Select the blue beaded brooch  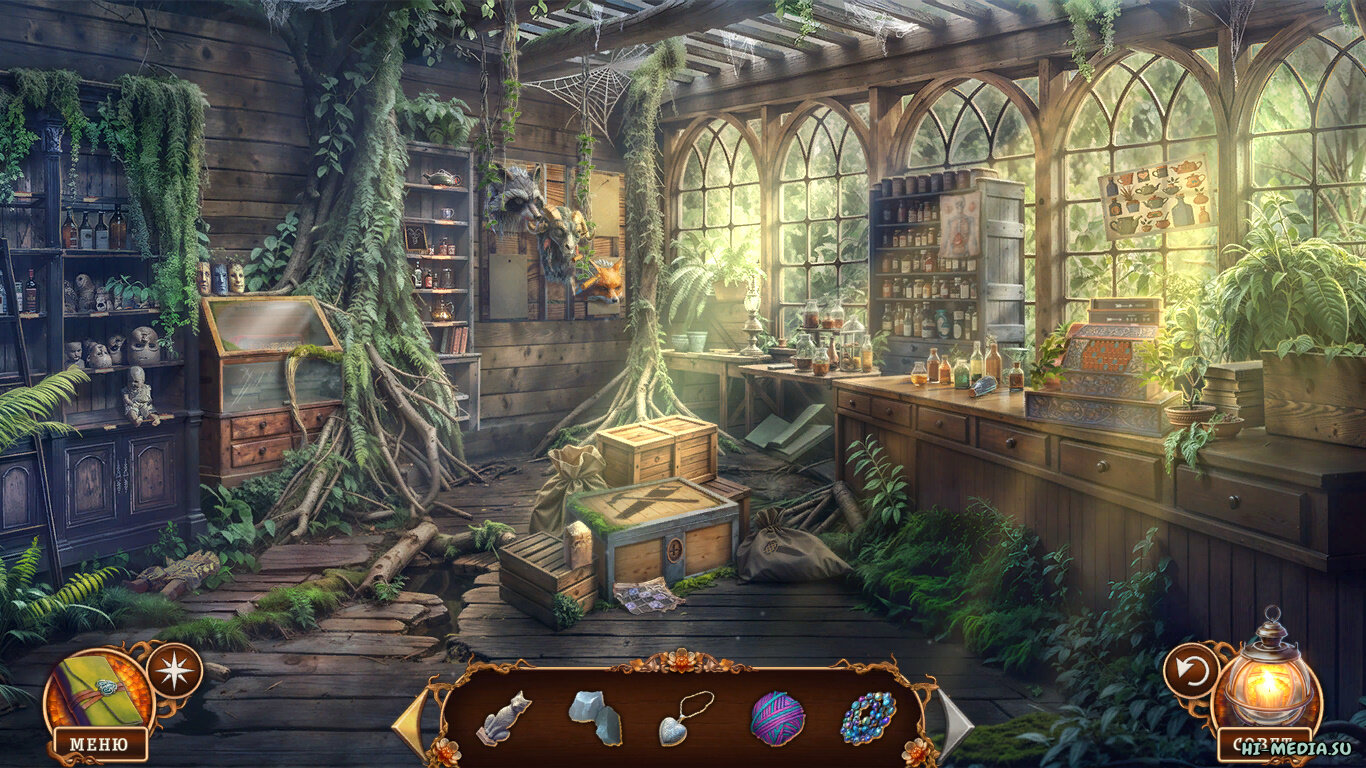[x=868, y=717]
